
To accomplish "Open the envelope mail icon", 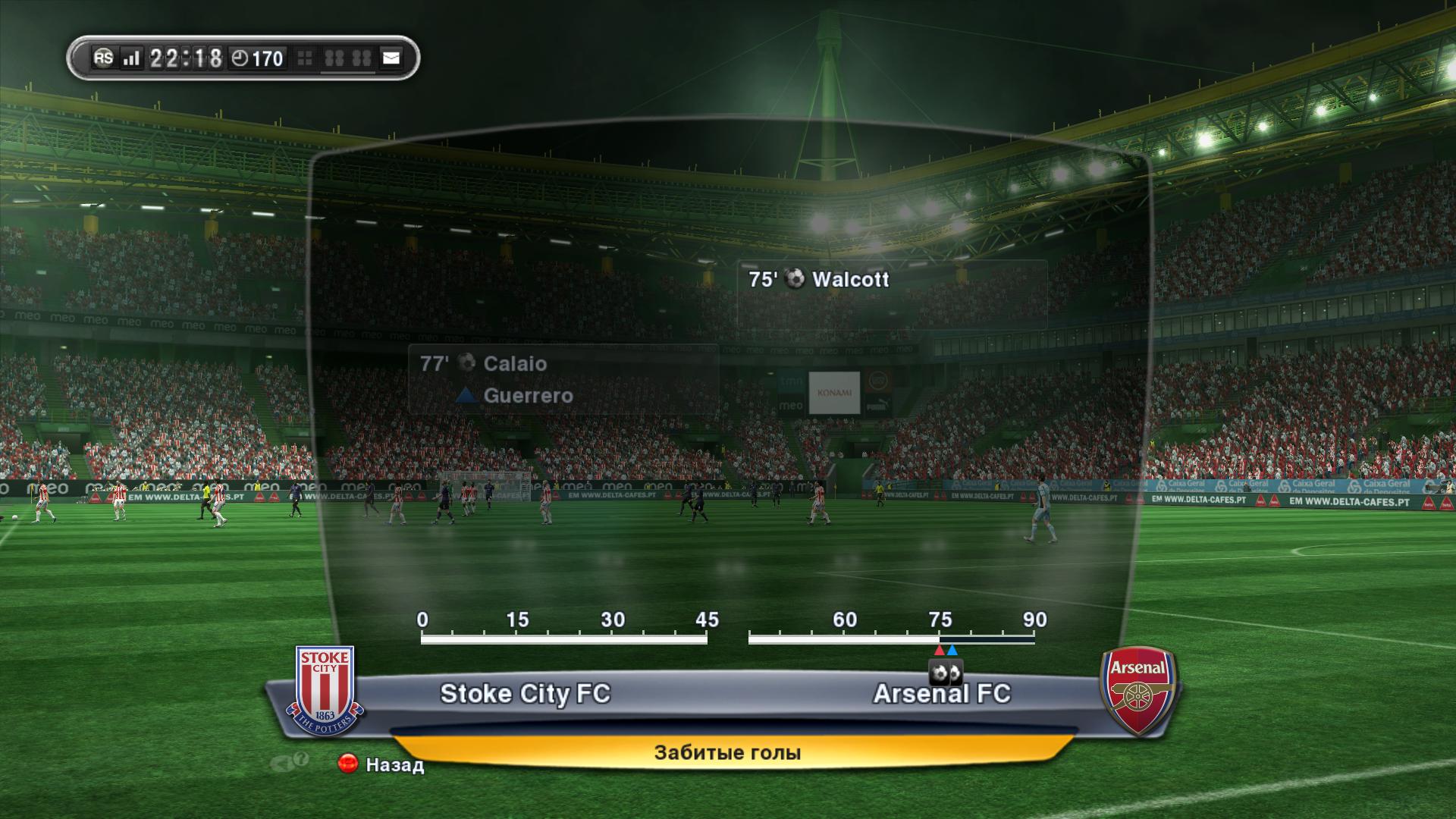I will (x=391, y=58).
